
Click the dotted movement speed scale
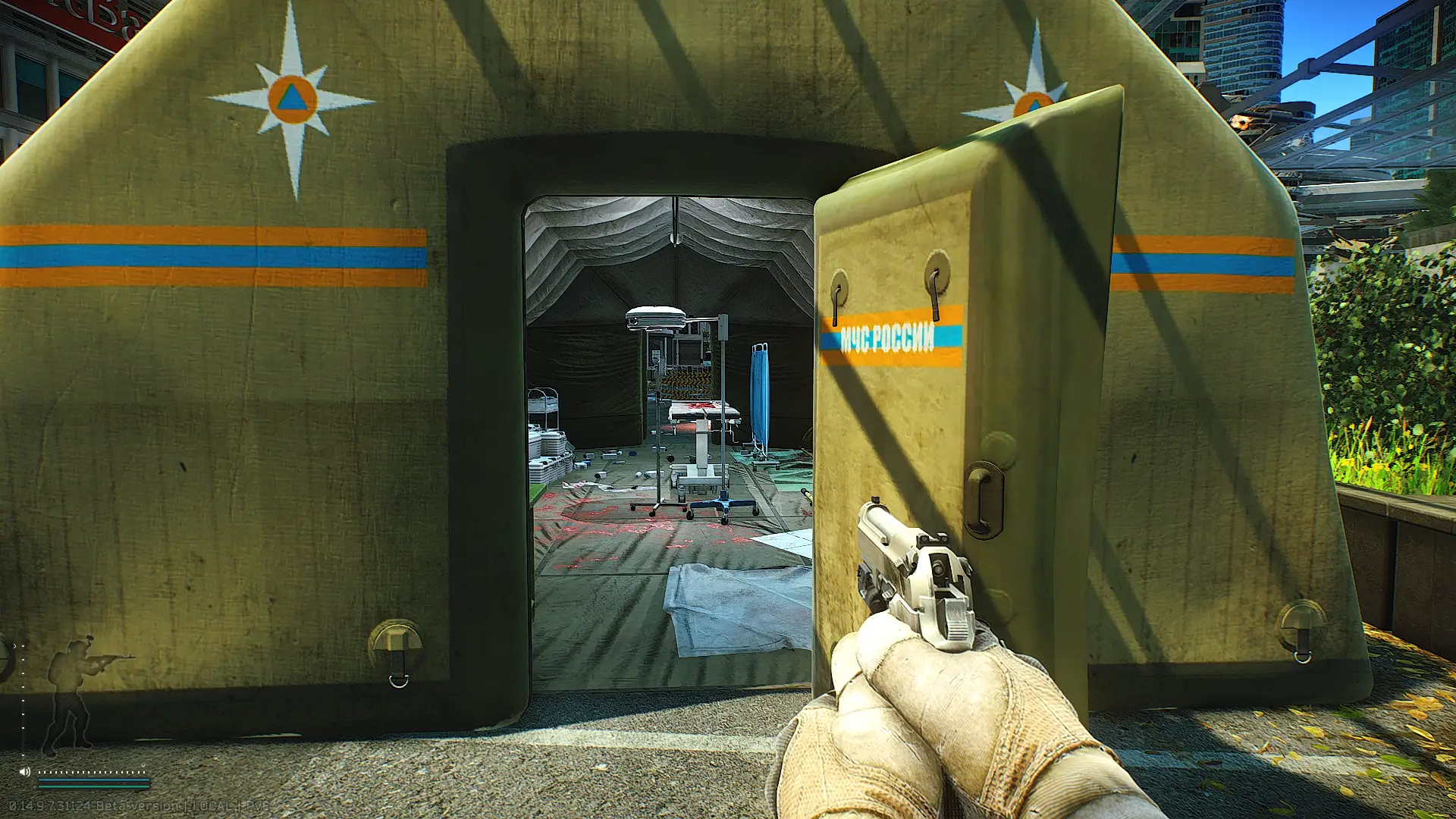point(92,772)
